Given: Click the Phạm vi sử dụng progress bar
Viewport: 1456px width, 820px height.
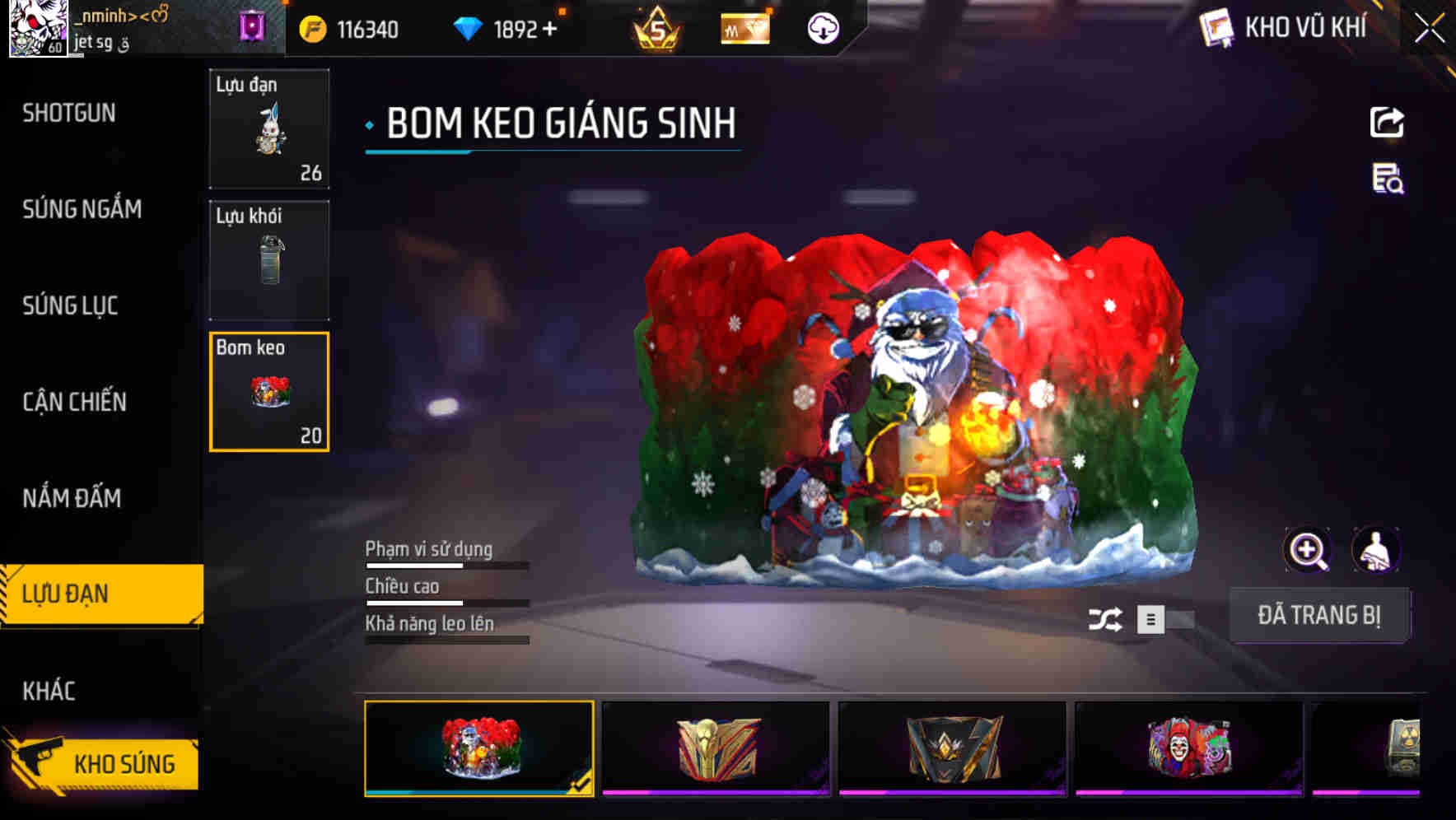Looking at the screenshot, I should (x=446, y=566).
